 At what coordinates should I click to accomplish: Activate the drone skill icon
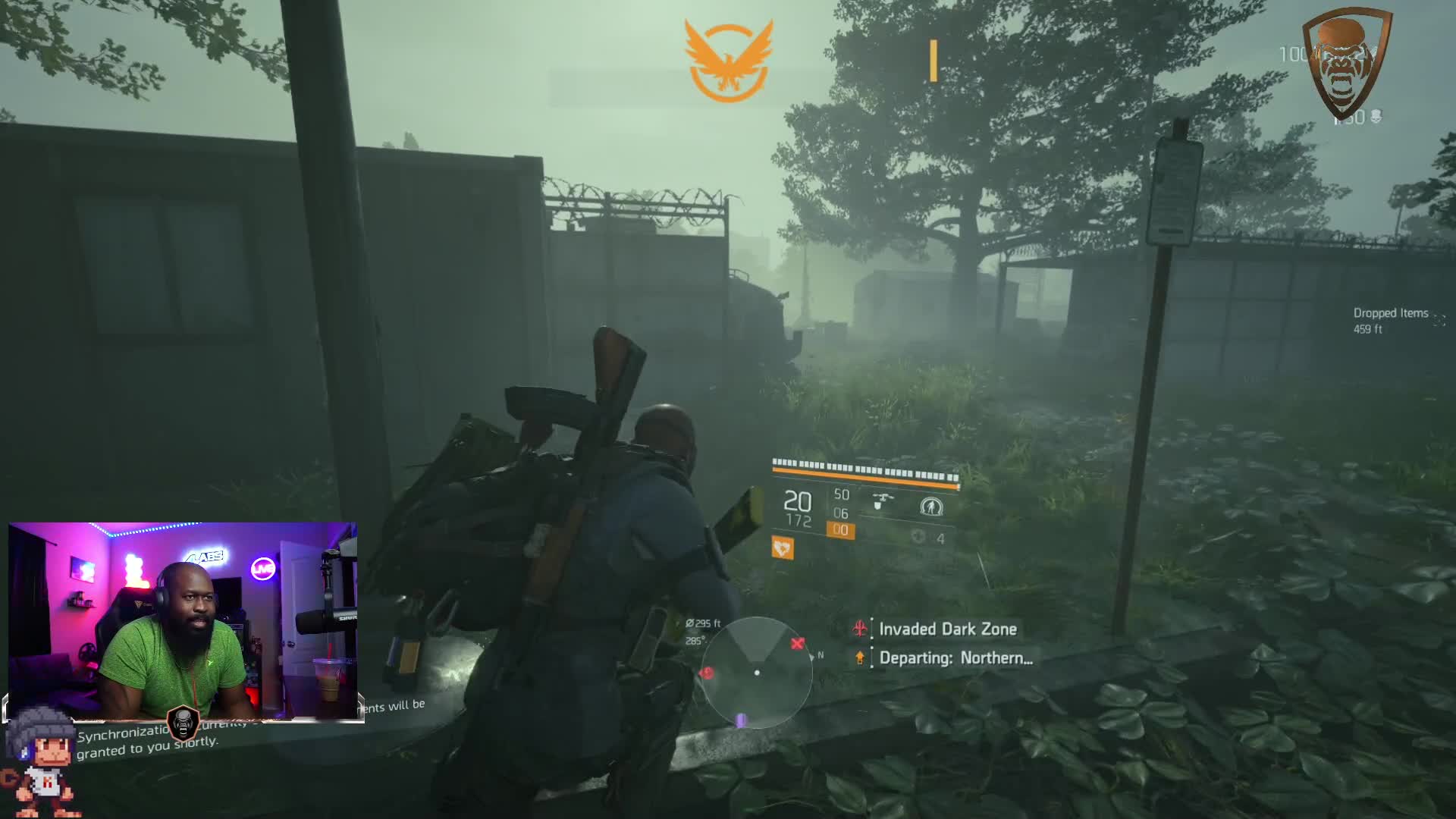[x=882, y=501]
